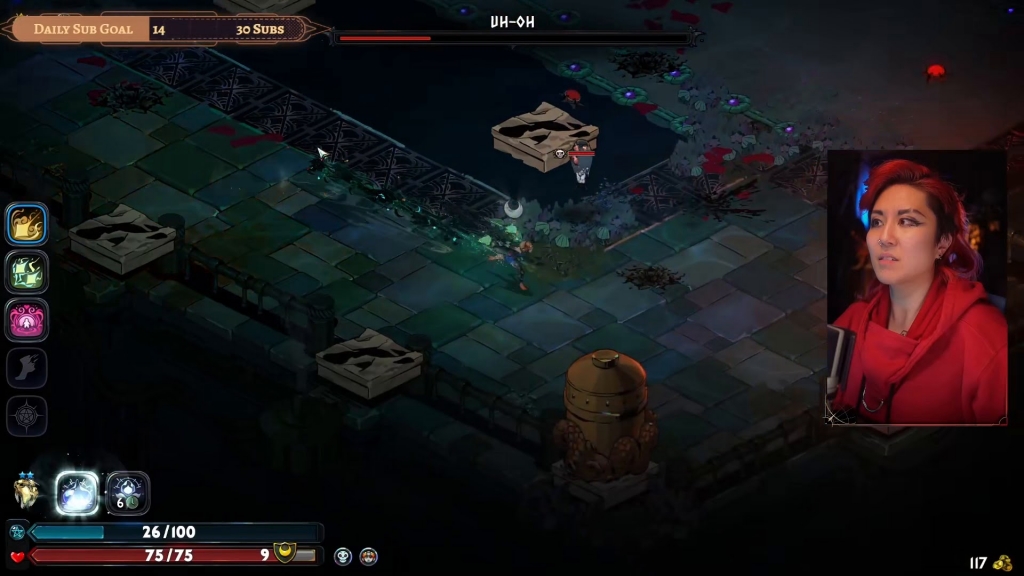Image resolution: width=1024 pixels, height=576 pixels.
Task: Select the golden flame boon icon
Action: 27,223
